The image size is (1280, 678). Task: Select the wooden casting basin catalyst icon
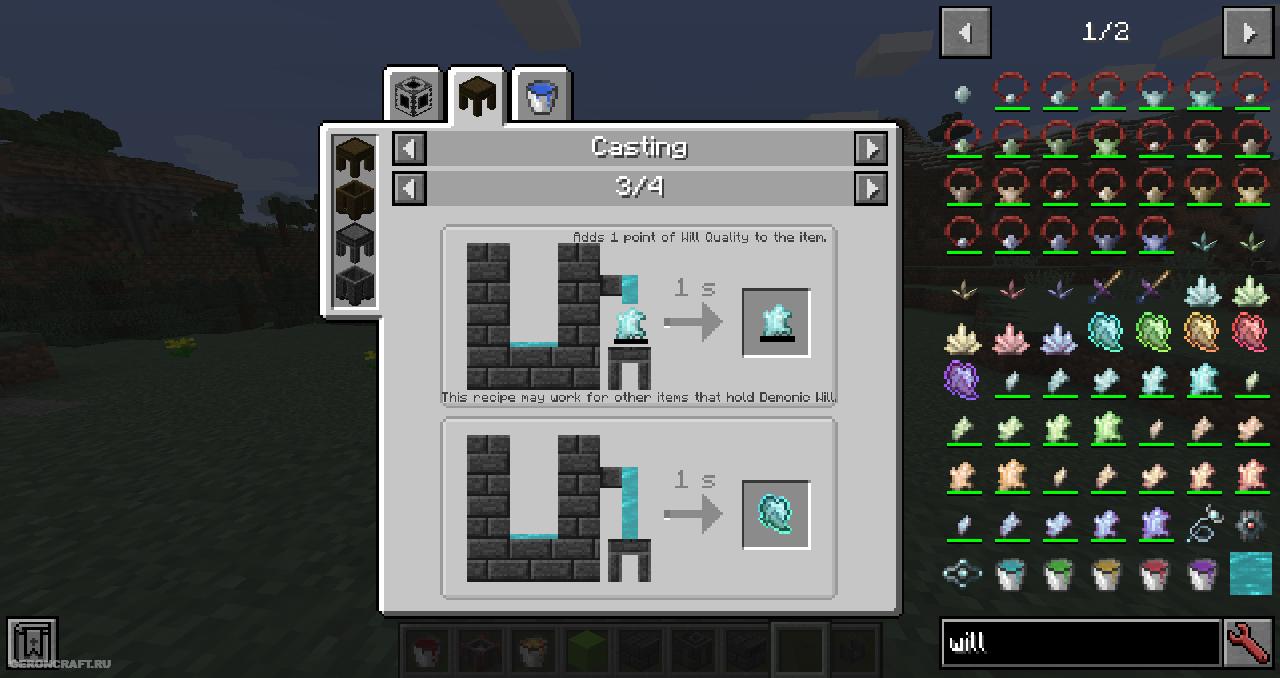(355, 198)
